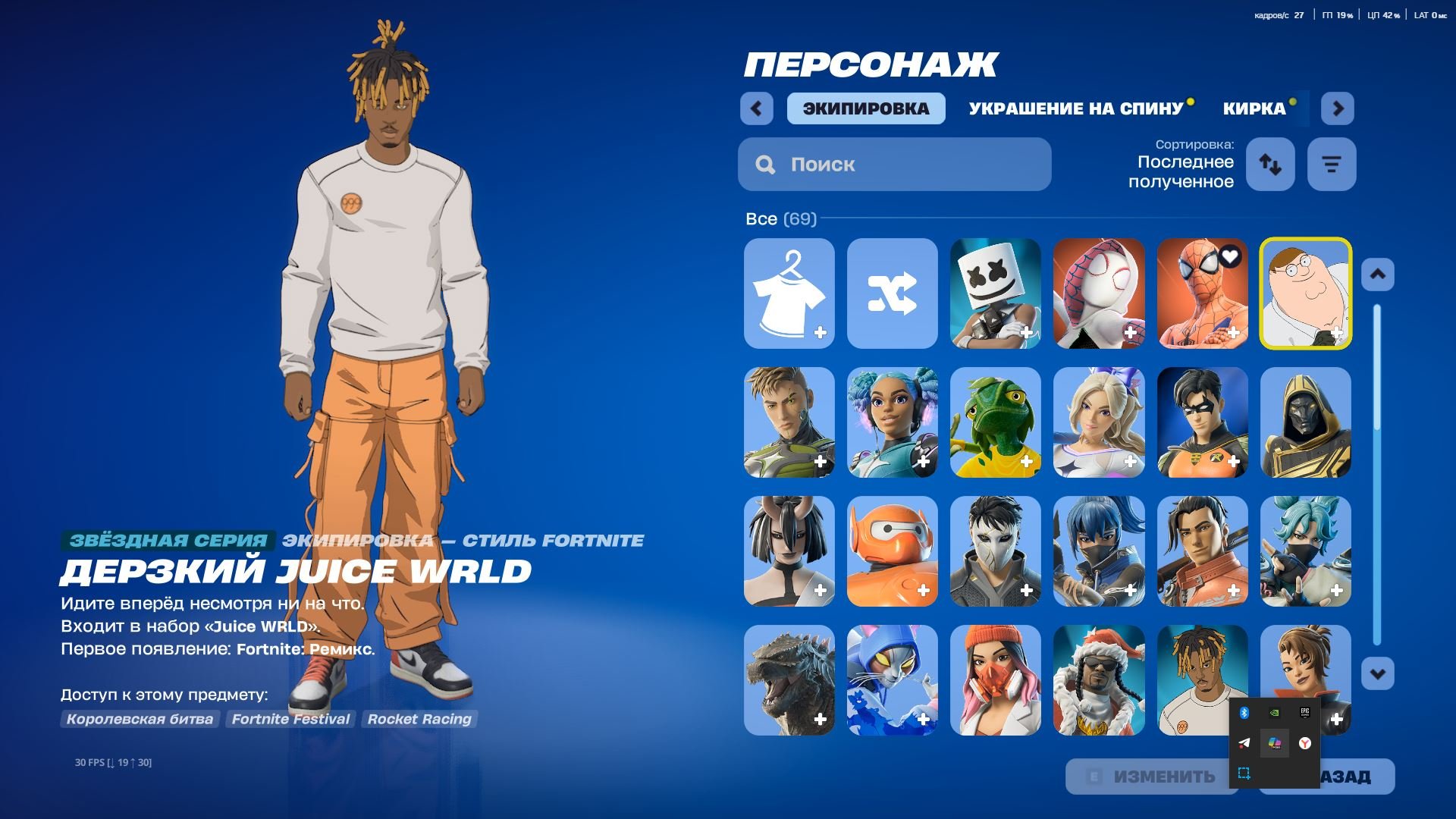Click the left arrow before Экипировка tab
The height and width of the screenshot is (819, 1456).
tap(755, 108)
